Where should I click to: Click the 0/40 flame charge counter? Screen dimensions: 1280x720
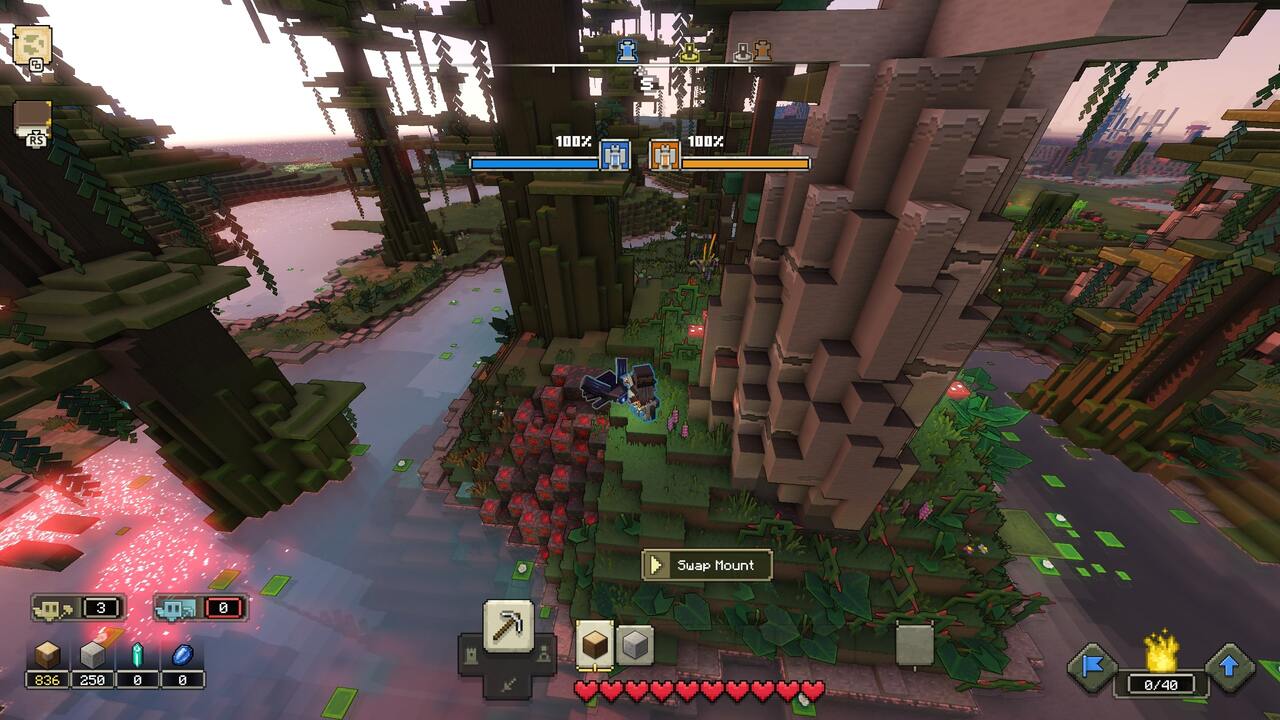tap(1160, 685)
